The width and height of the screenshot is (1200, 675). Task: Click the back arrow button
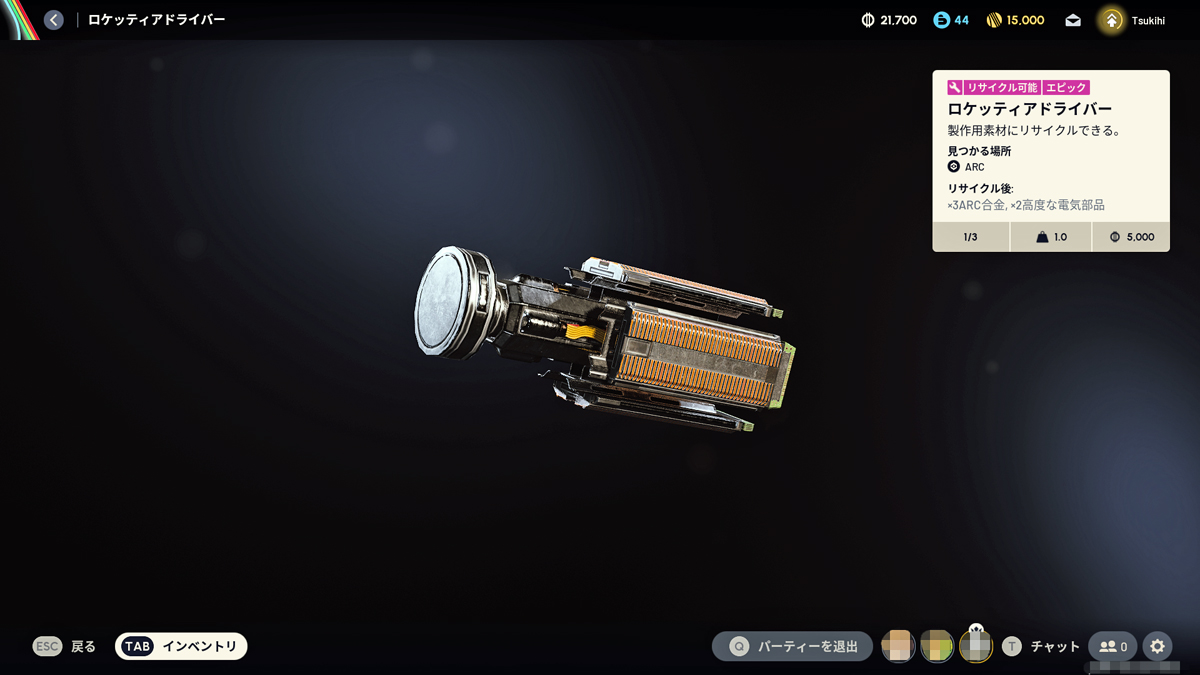[54, 20]
